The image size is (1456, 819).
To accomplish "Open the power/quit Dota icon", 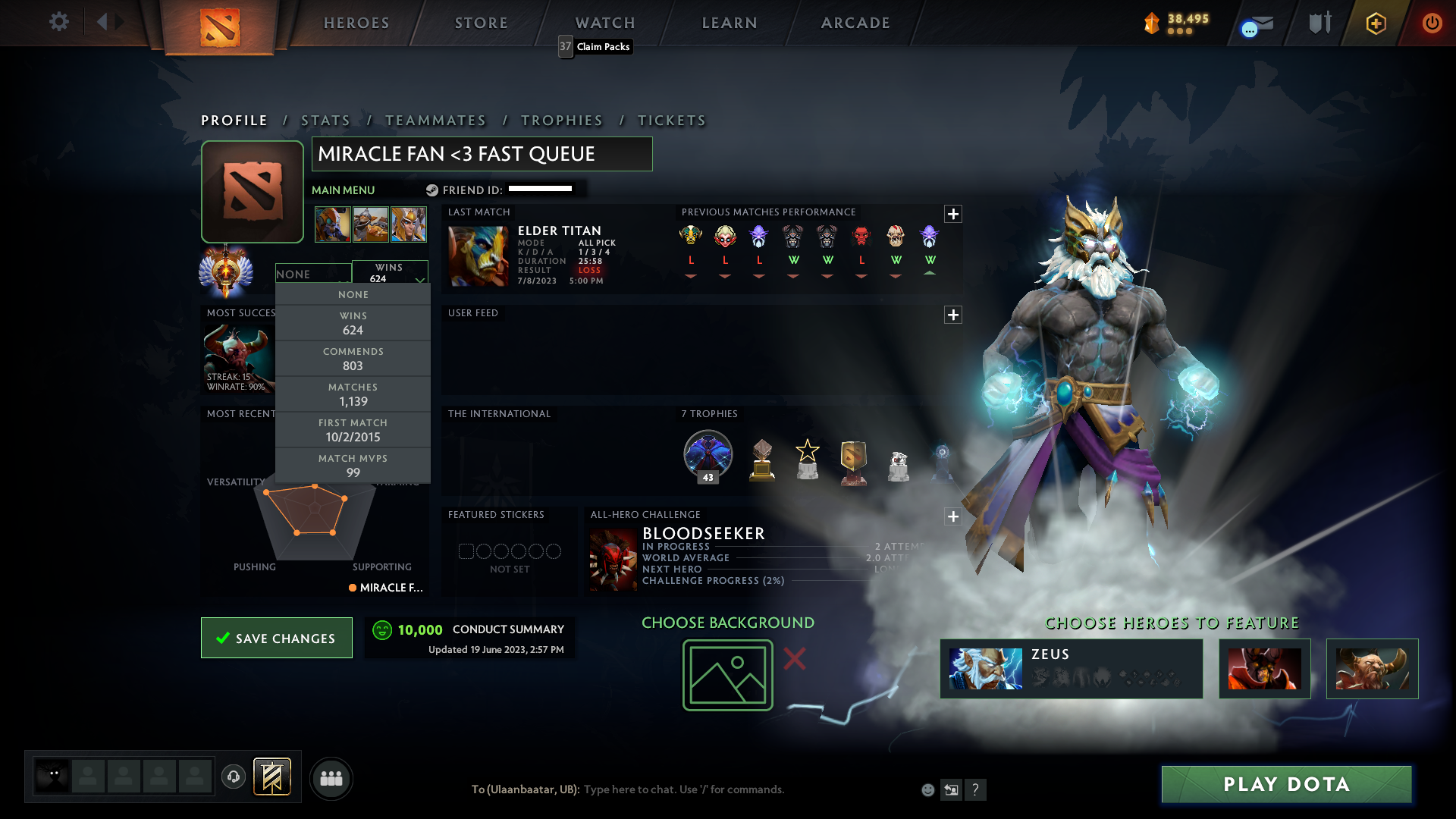I will pos(1432,23).
